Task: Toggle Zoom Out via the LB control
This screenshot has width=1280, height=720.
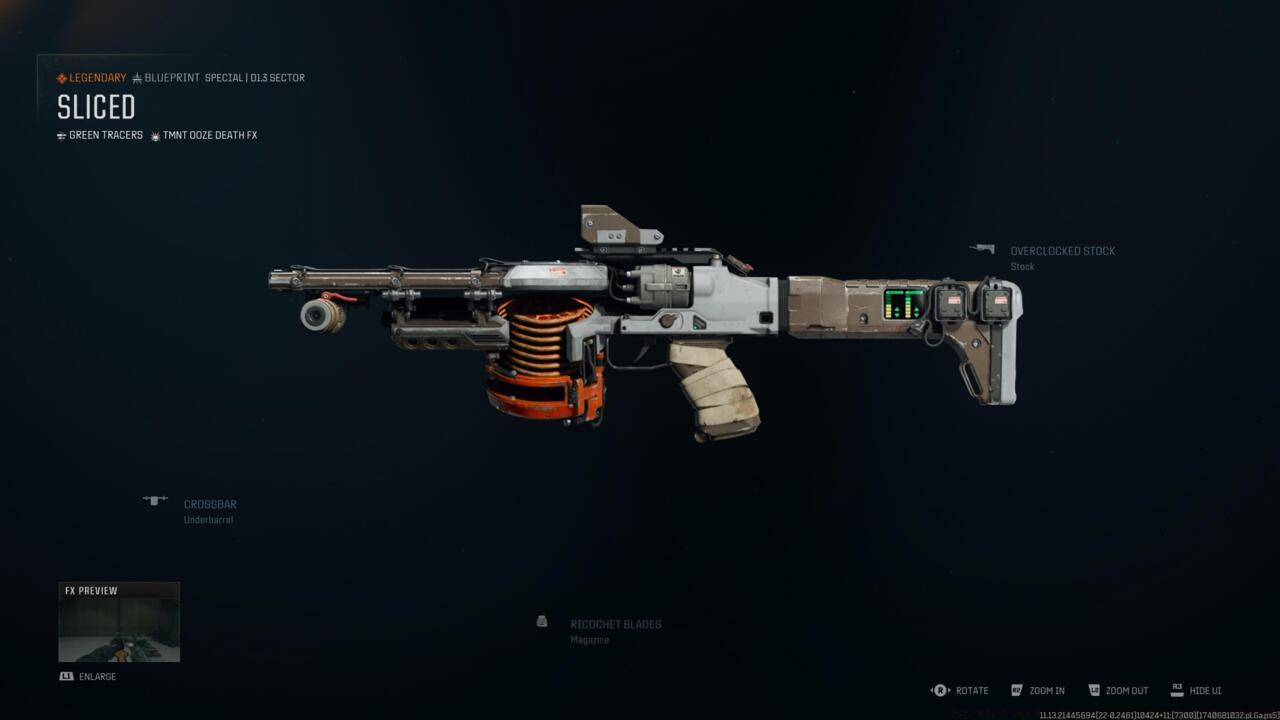Action: click(1095, 690)
